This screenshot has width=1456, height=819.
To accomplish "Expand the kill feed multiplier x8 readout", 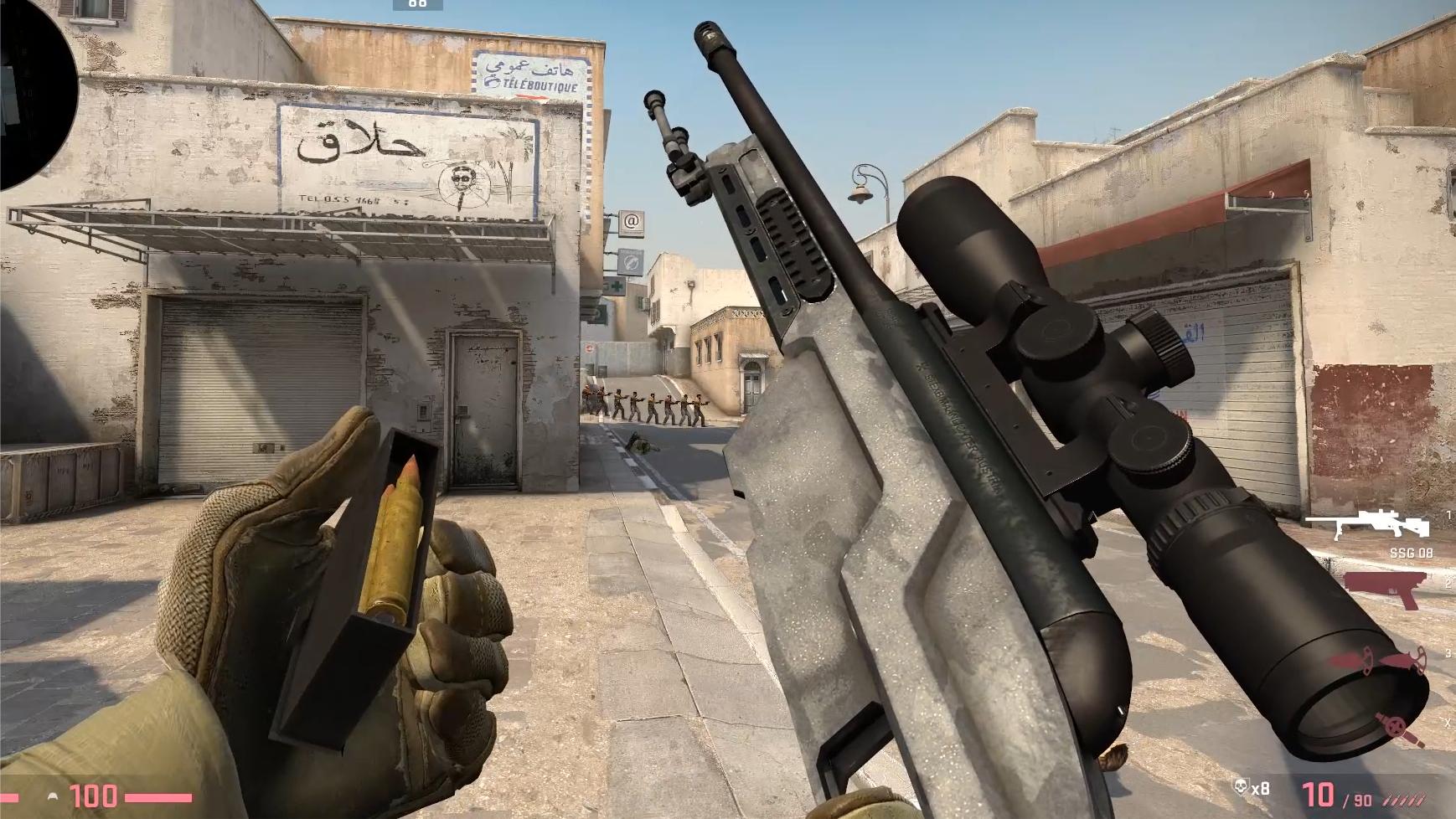I will coord(1261,787).
